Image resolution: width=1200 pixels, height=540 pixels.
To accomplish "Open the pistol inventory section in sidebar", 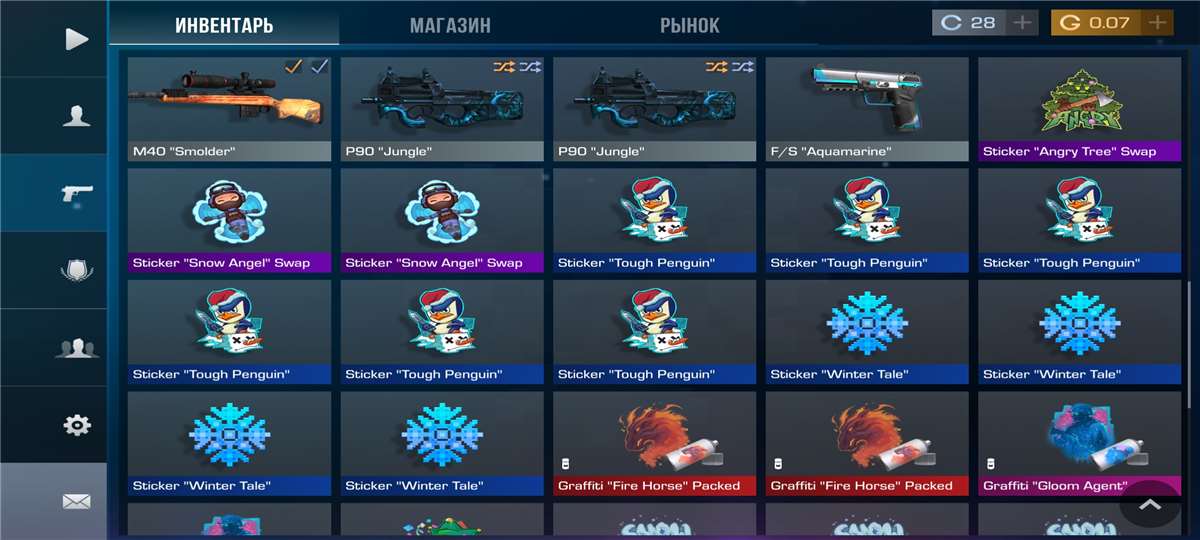I will click(x=76, y=193).
